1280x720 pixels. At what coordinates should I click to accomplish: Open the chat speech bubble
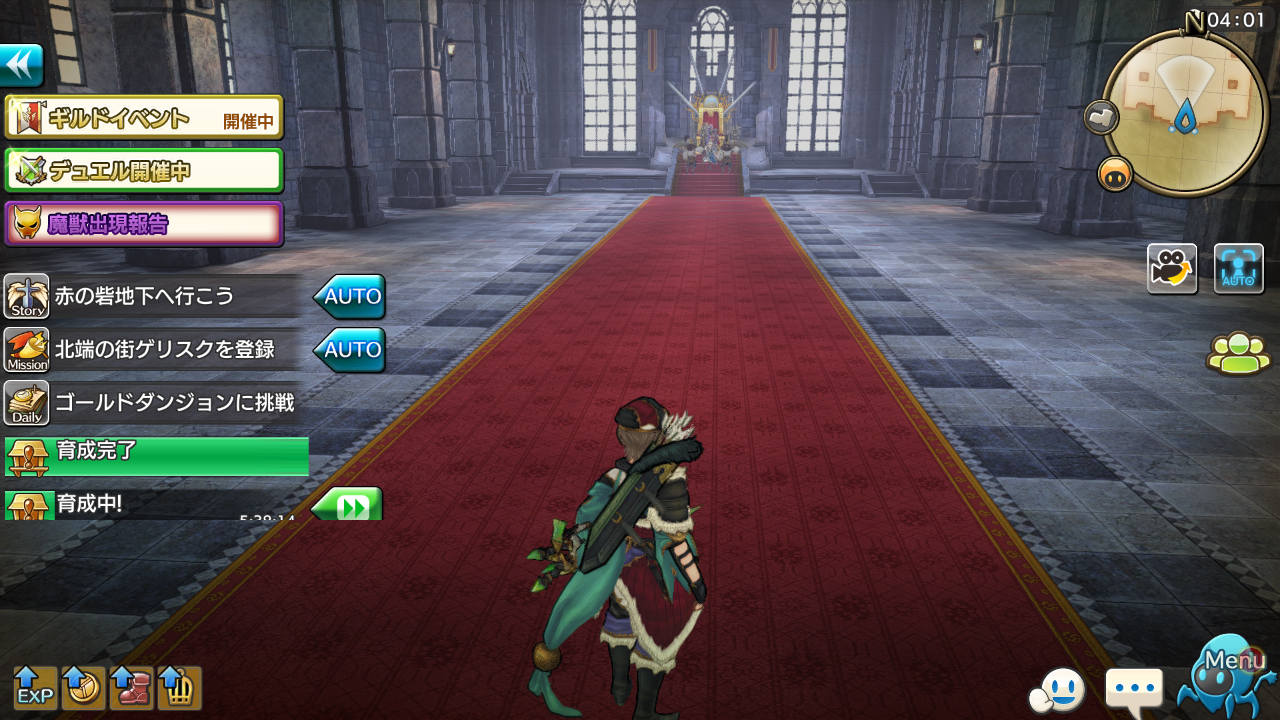(1134, 689)
